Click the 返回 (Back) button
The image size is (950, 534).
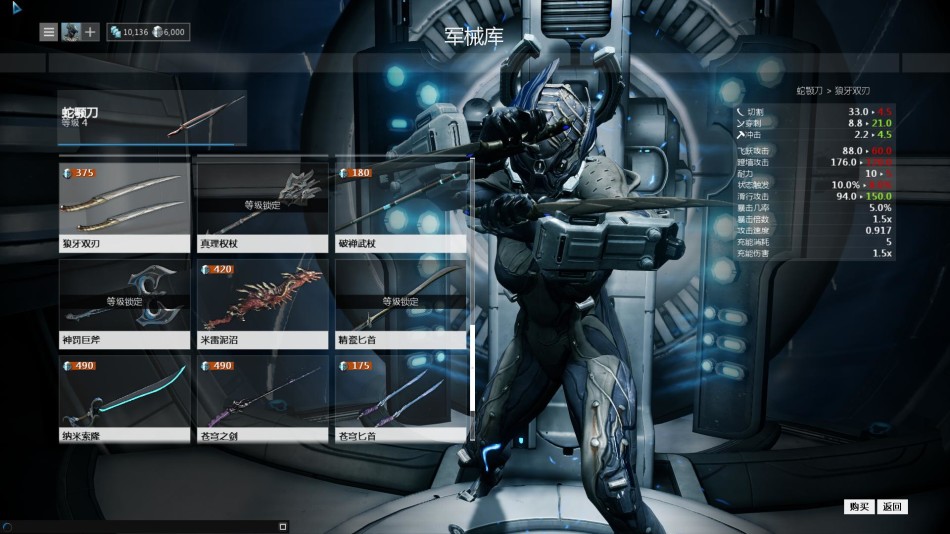[892, 507]
